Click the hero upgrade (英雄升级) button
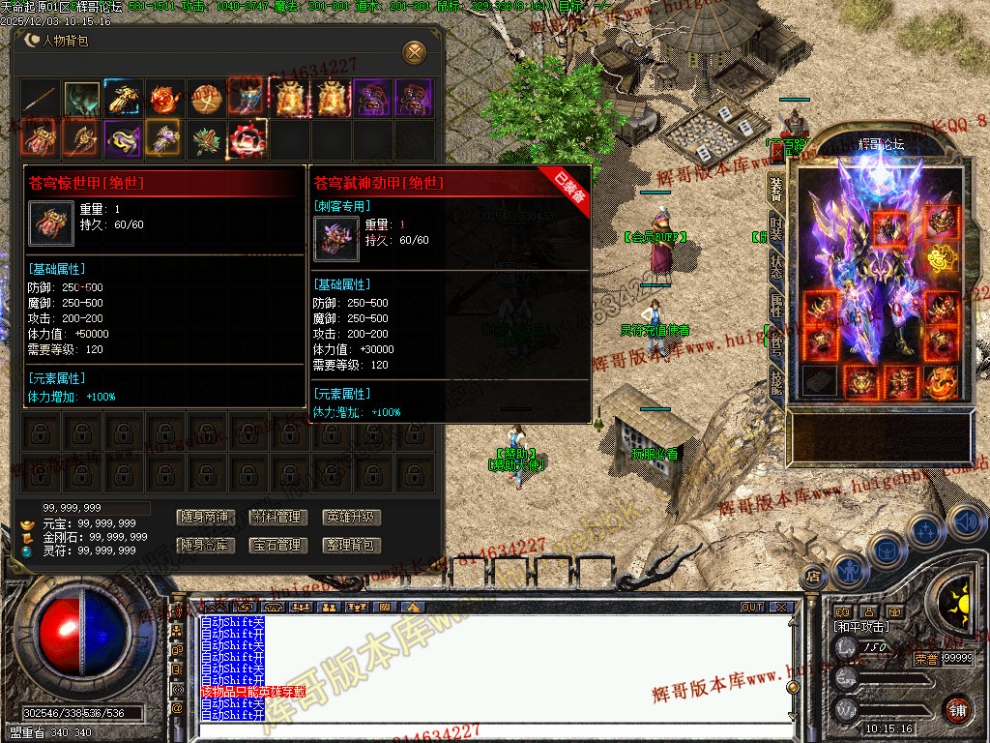This screenshot has height=743, width=990. [x=352, y=518]
